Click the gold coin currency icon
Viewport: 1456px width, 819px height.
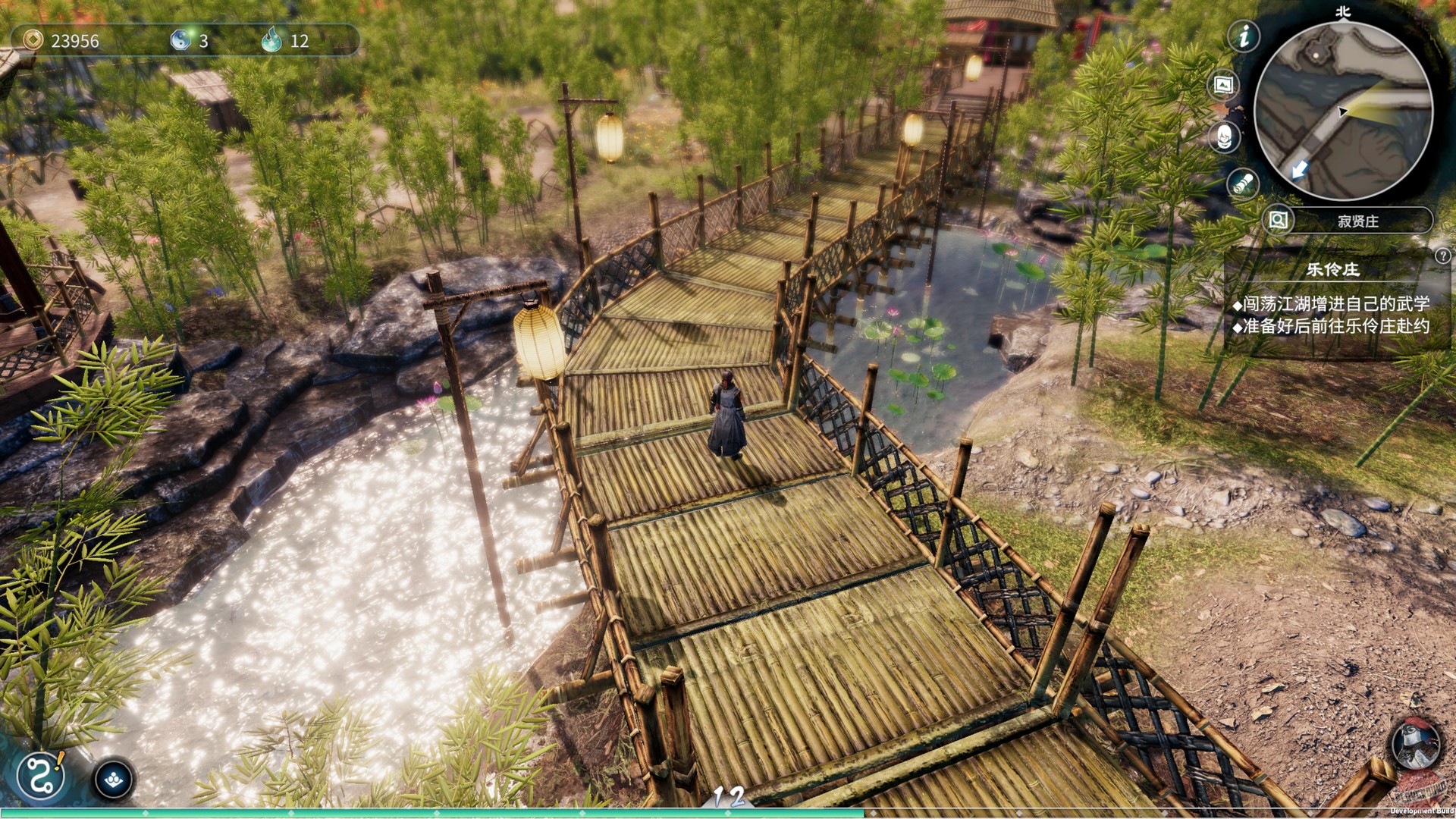pos(33,41)
